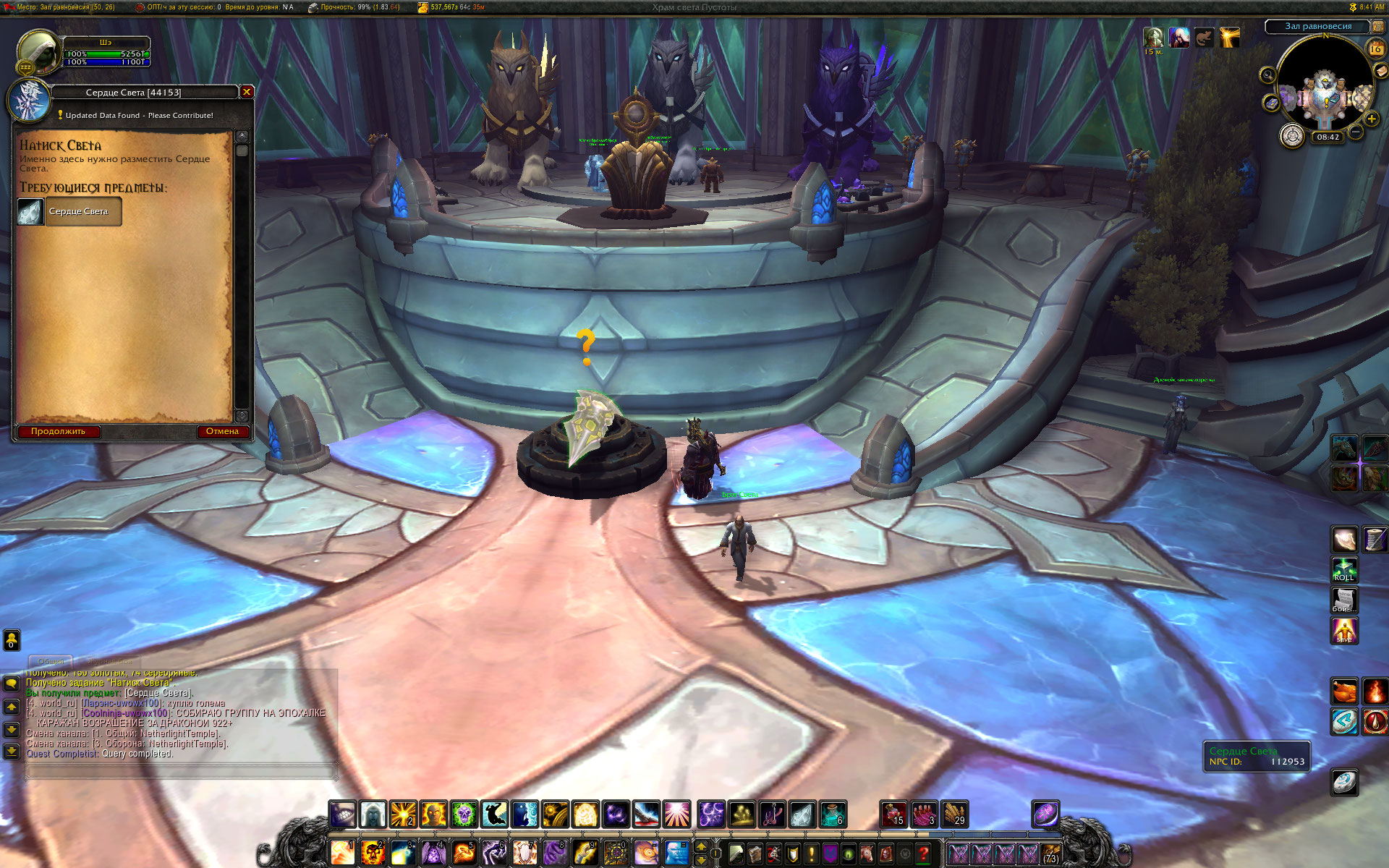This screenshot has width=1389, height=868.
Task: Click the player portrait frame
Action: [38, 51]
